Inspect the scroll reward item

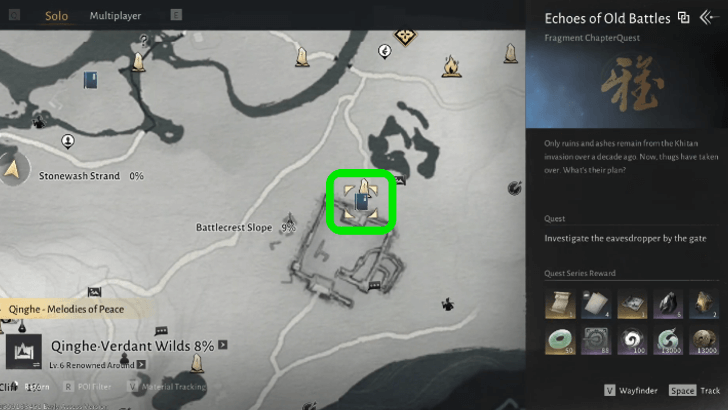(560, 301)
